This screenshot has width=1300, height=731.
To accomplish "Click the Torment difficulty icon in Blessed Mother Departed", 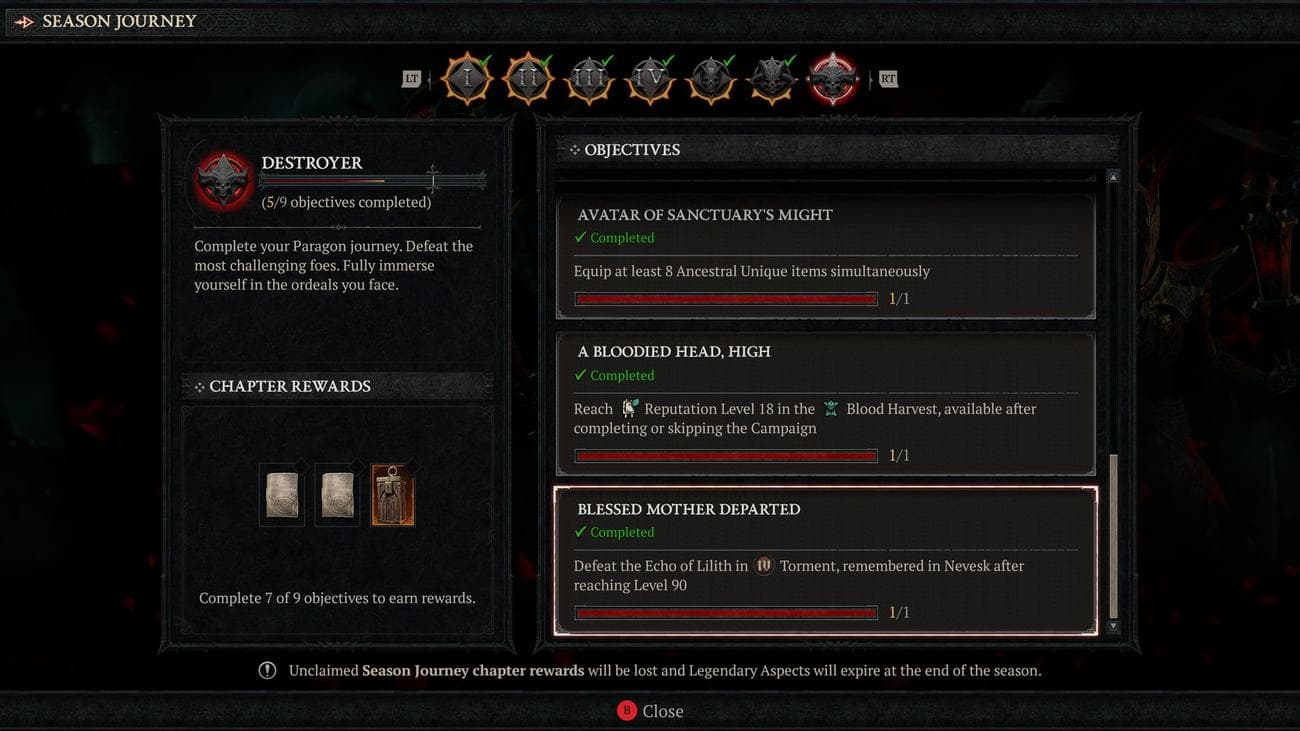I will 764,564.
